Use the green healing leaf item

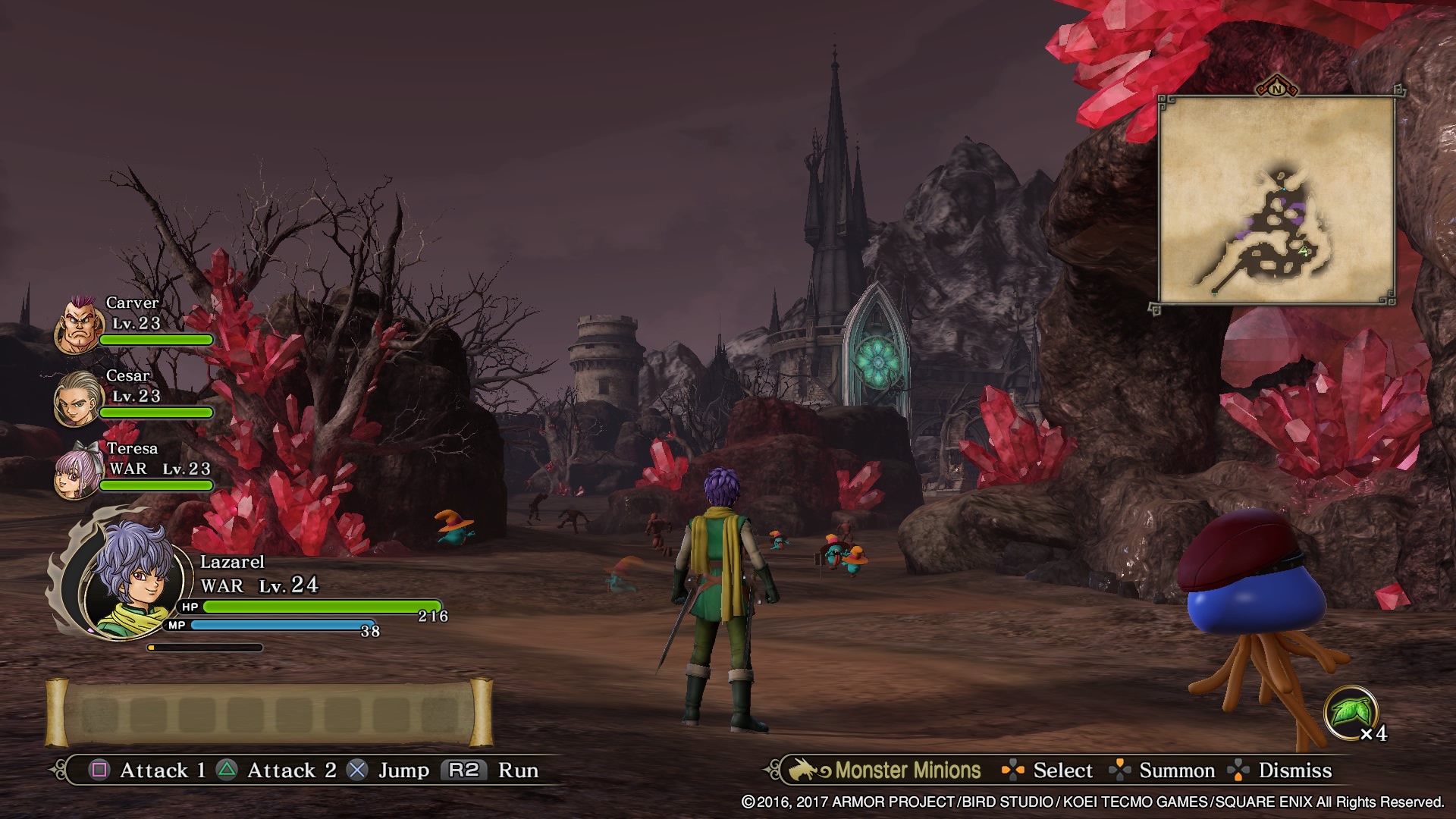click(1350, 713)
